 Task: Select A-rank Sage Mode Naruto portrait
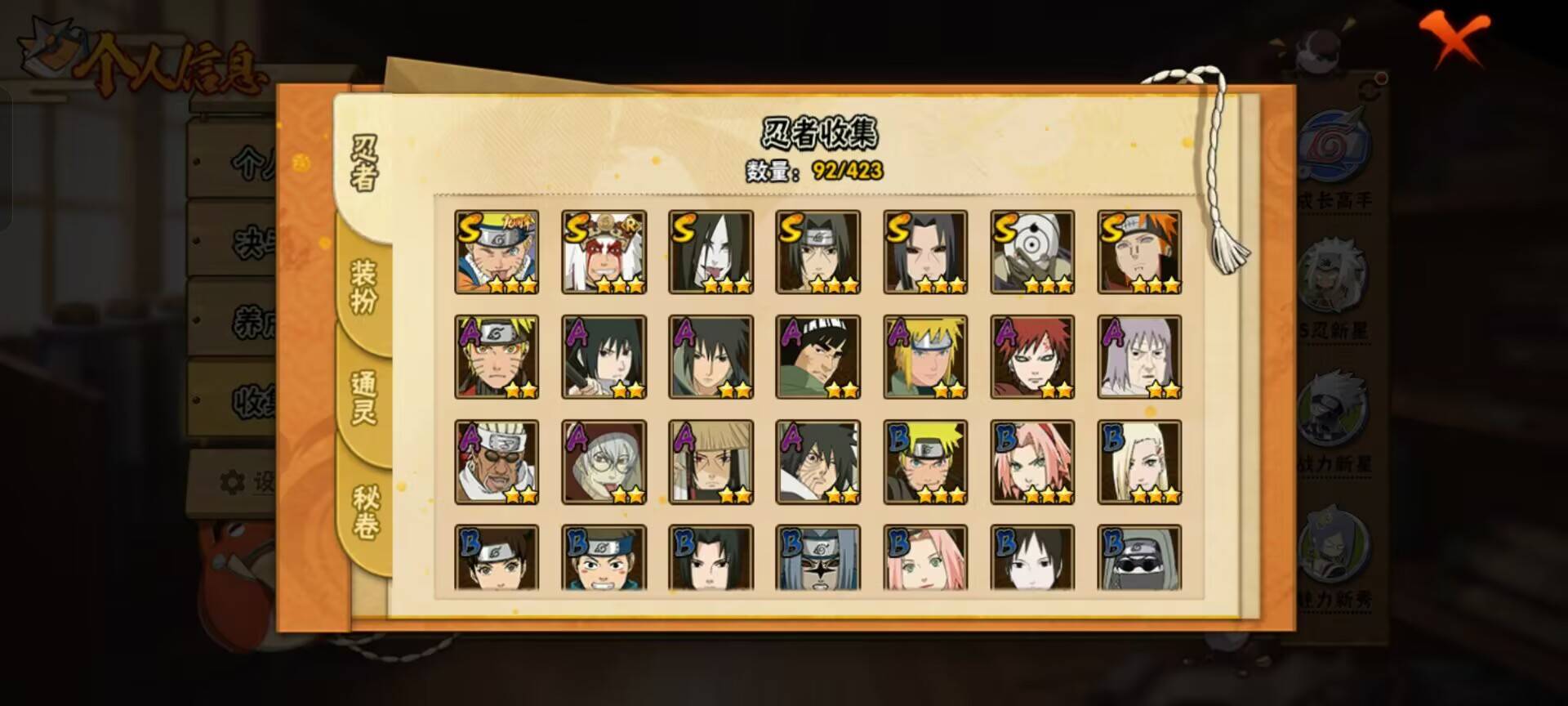[497, 357]
